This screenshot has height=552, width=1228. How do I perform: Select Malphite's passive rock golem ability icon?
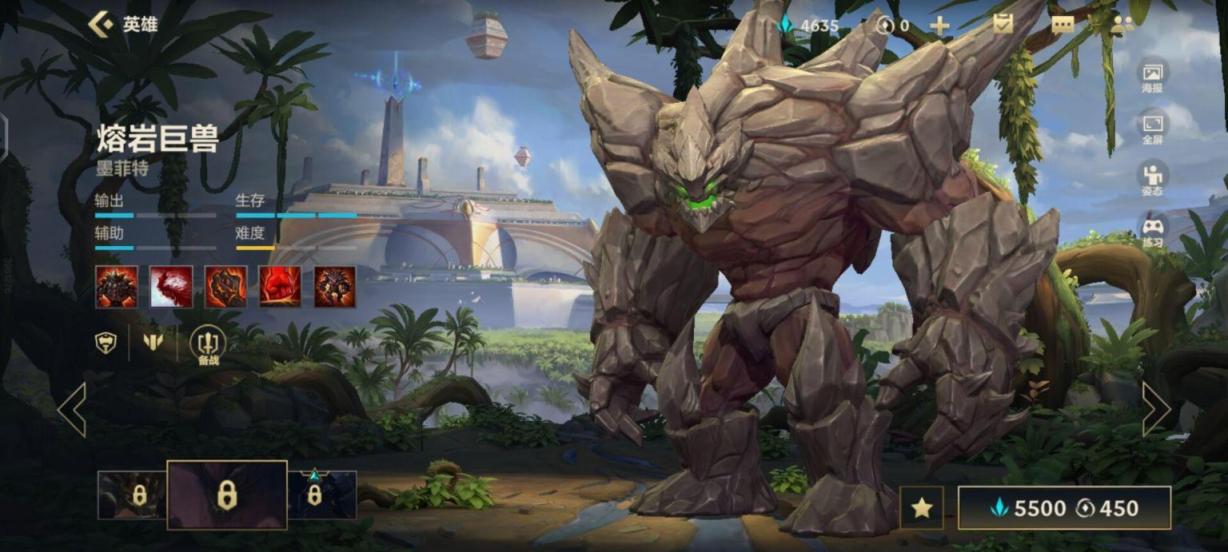point(117,287)
